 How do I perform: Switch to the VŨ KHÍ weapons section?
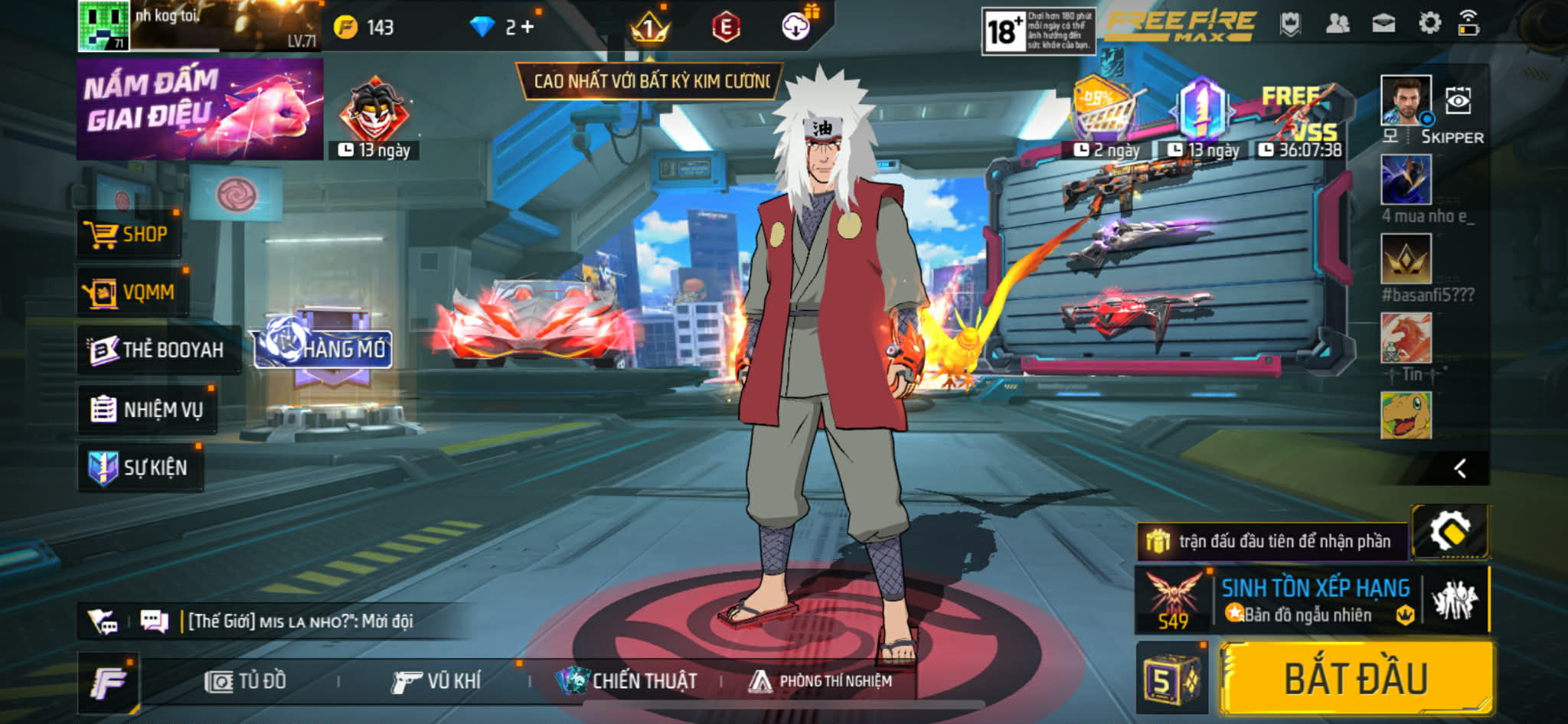436,681
